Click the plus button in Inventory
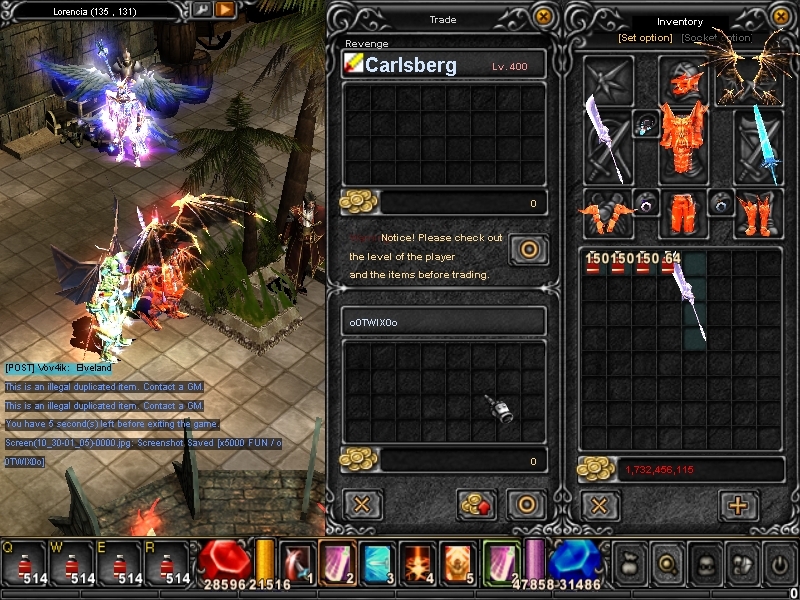 (739, 504)
